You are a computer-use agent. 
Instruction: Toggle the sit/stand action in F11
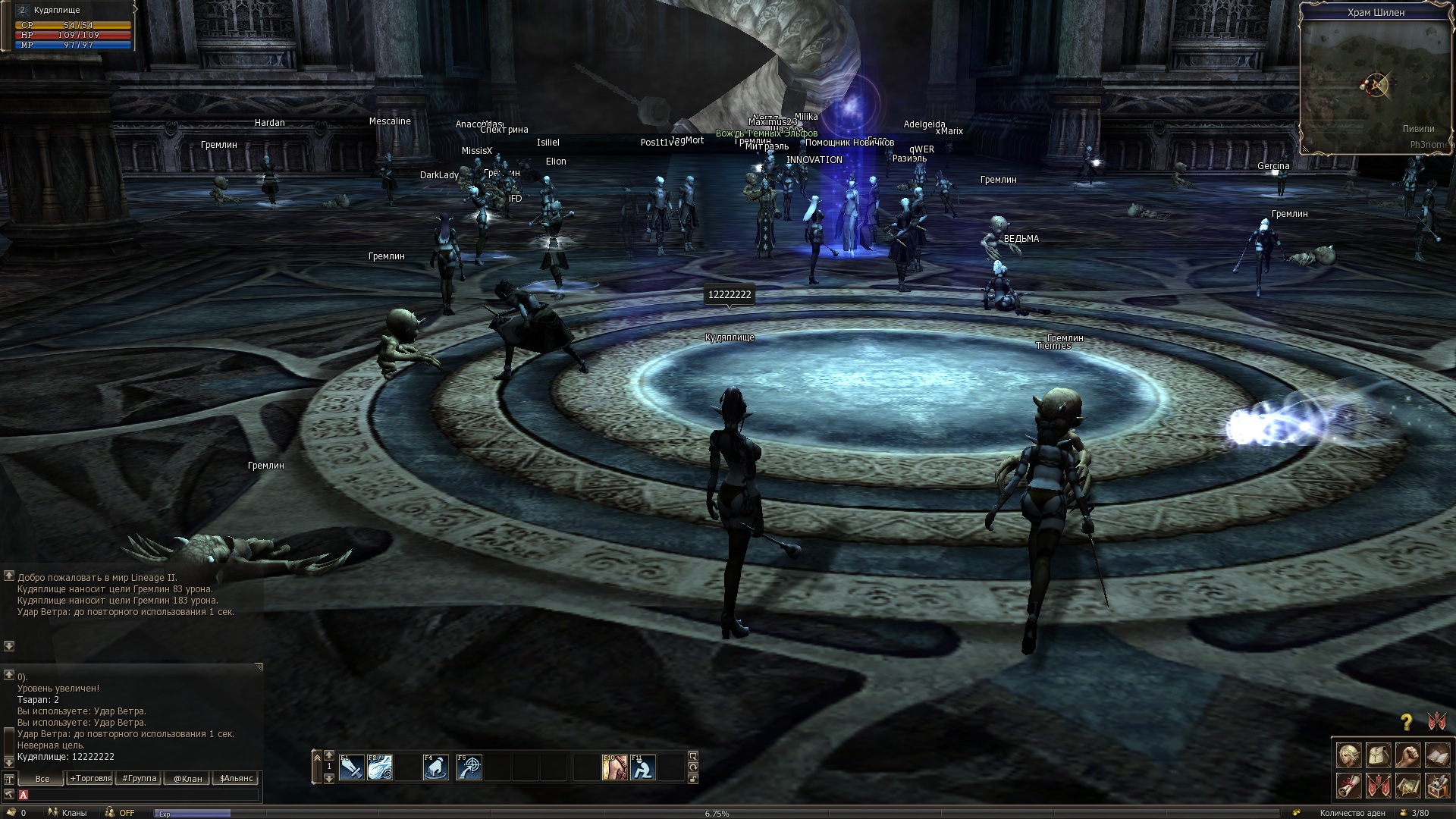[643, 767]
